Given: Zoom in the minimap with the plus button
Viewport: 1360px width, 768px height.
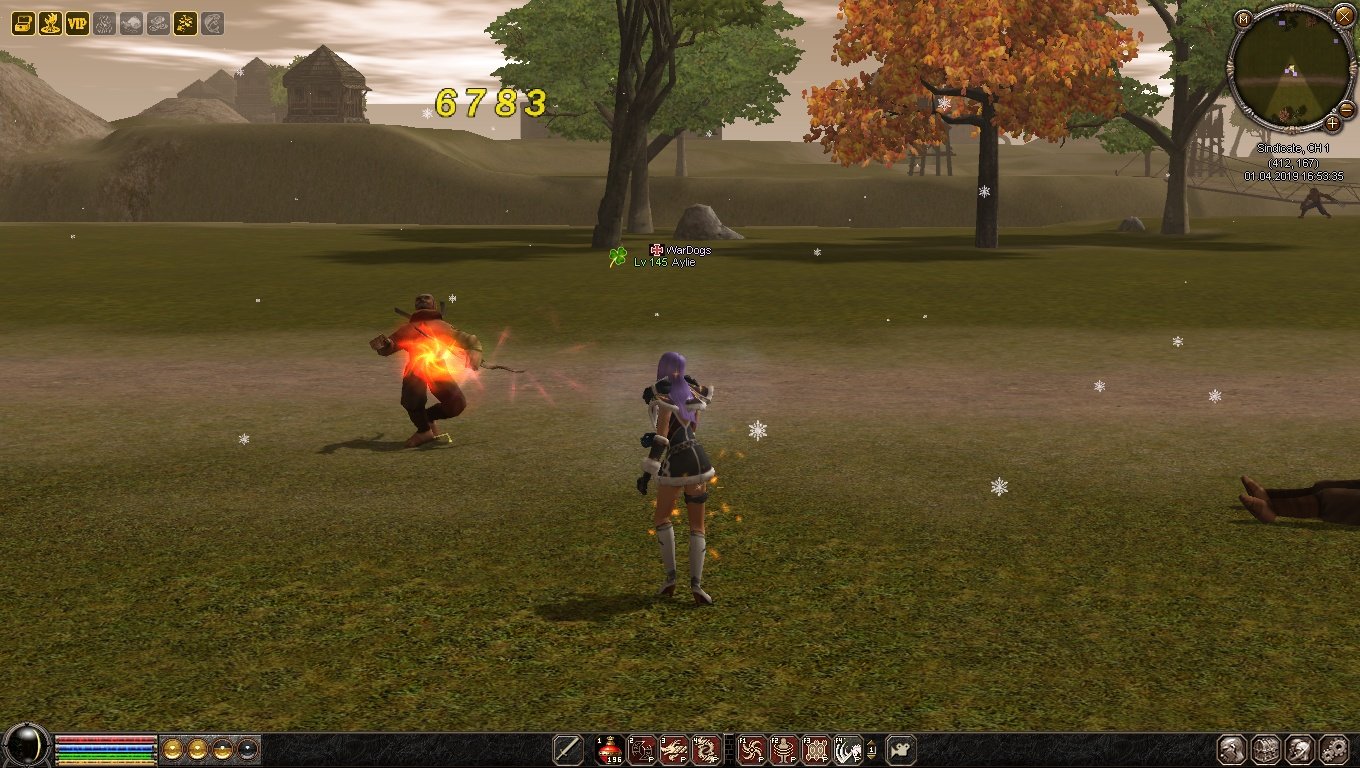Looking at the screenshot, I should [1333, 123].
